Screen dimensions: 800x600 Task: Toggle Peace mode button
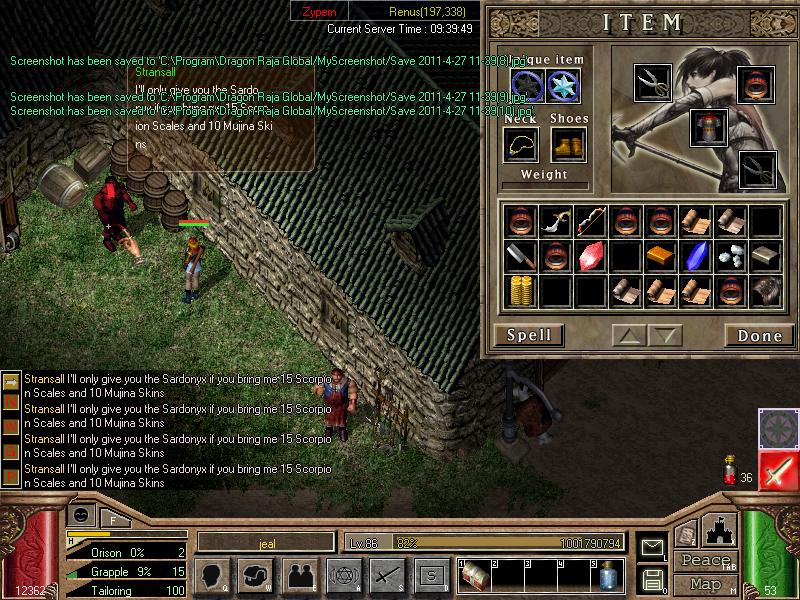click(x=703, y=560)
